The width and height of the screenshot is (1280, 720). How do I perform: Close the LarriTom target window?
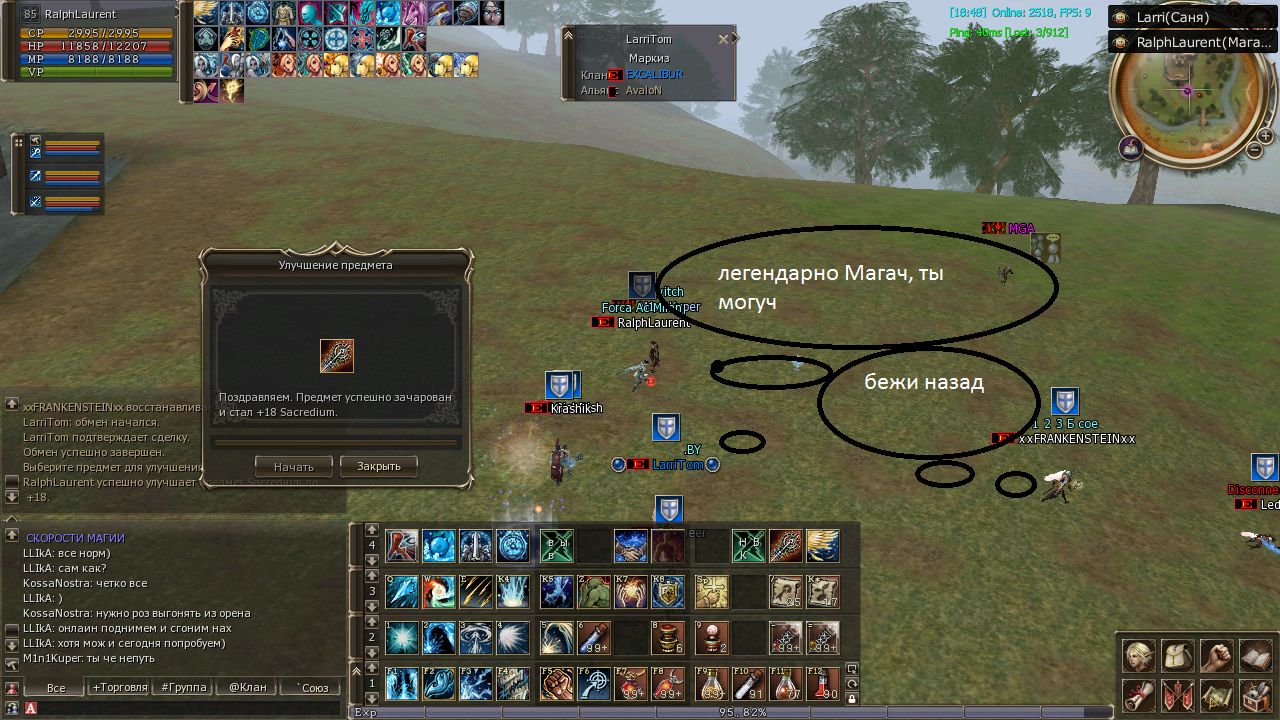pos(724,39)
